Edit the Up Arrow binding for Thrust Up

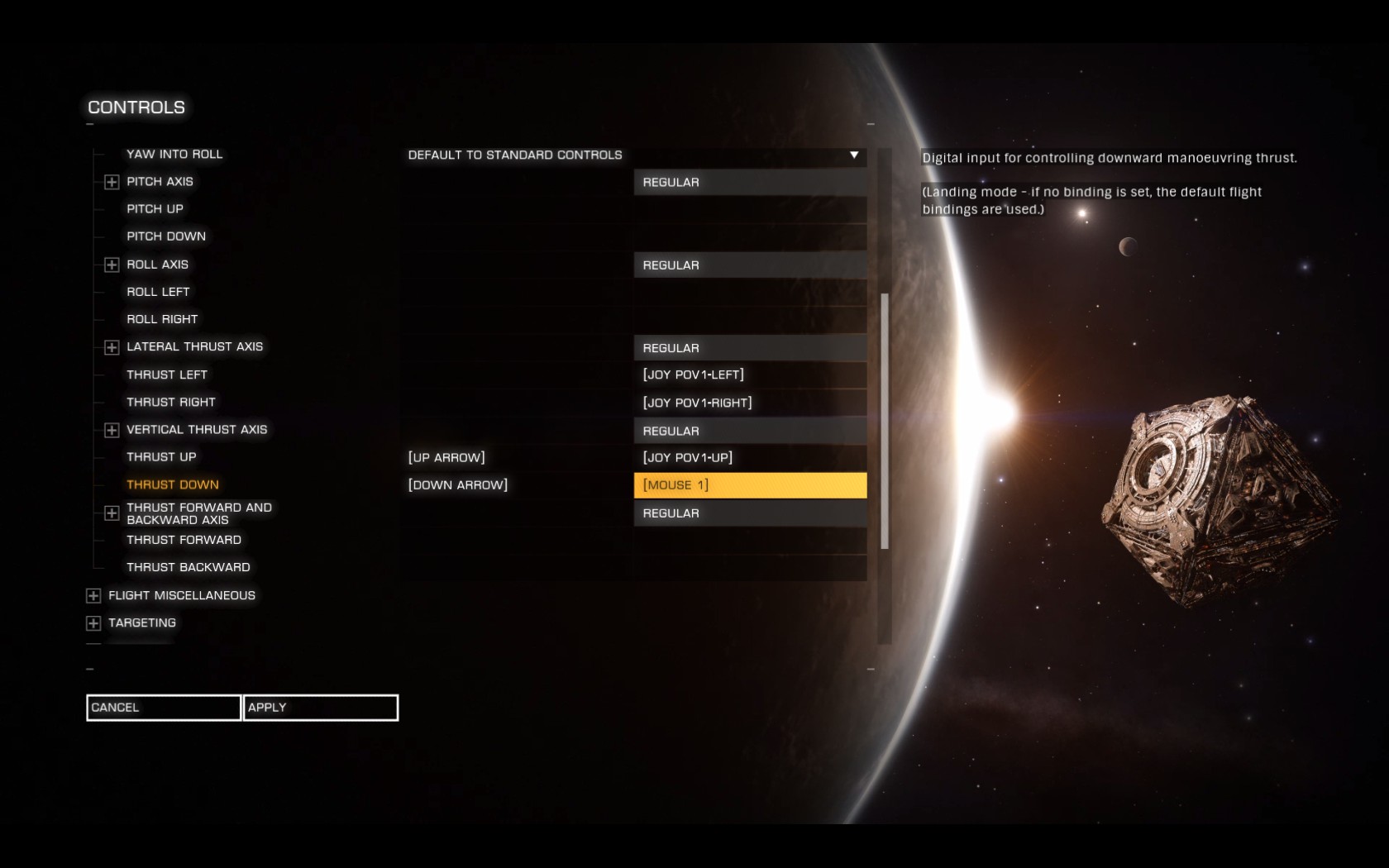point(517,457)
